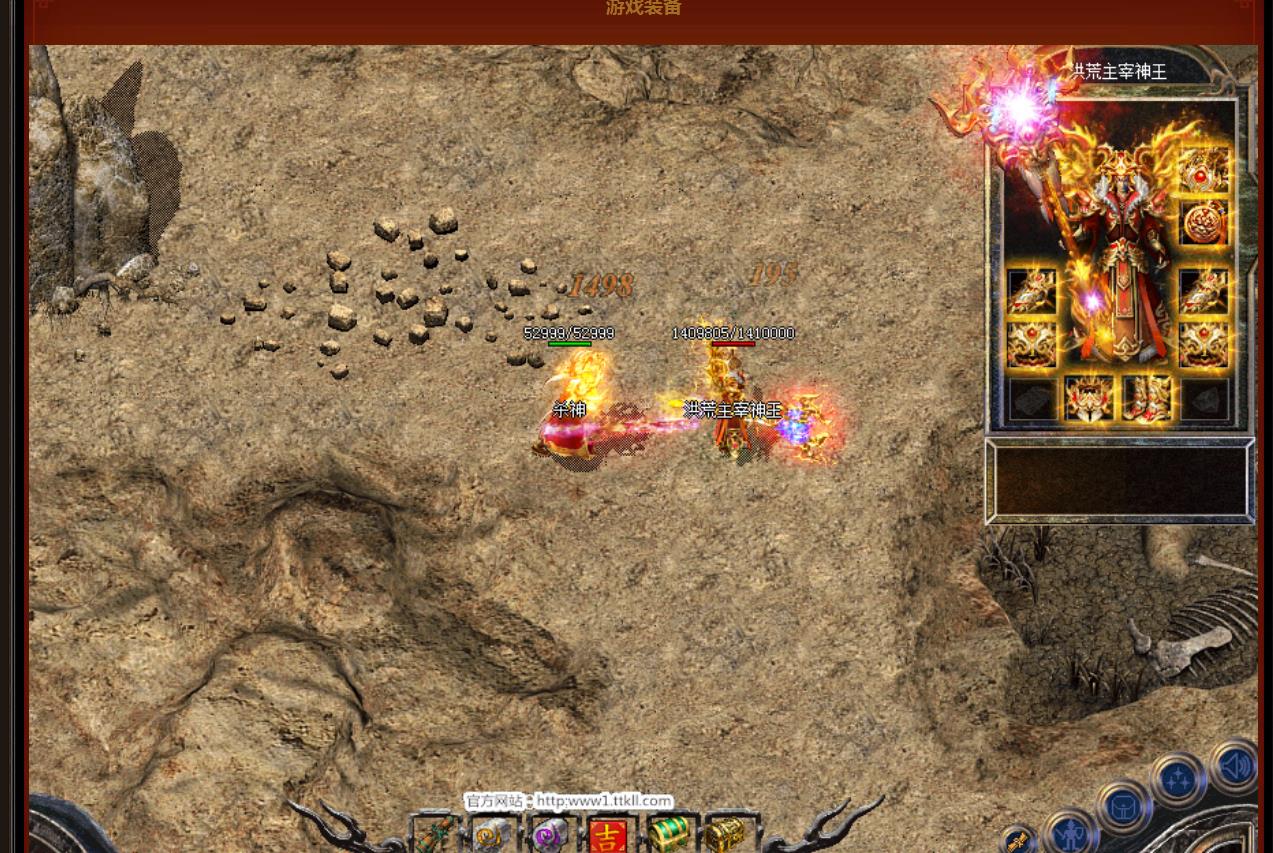1273x853 pixels.
Task: Activate the red 吉 lucky charm item
Action: click(607, 834)
